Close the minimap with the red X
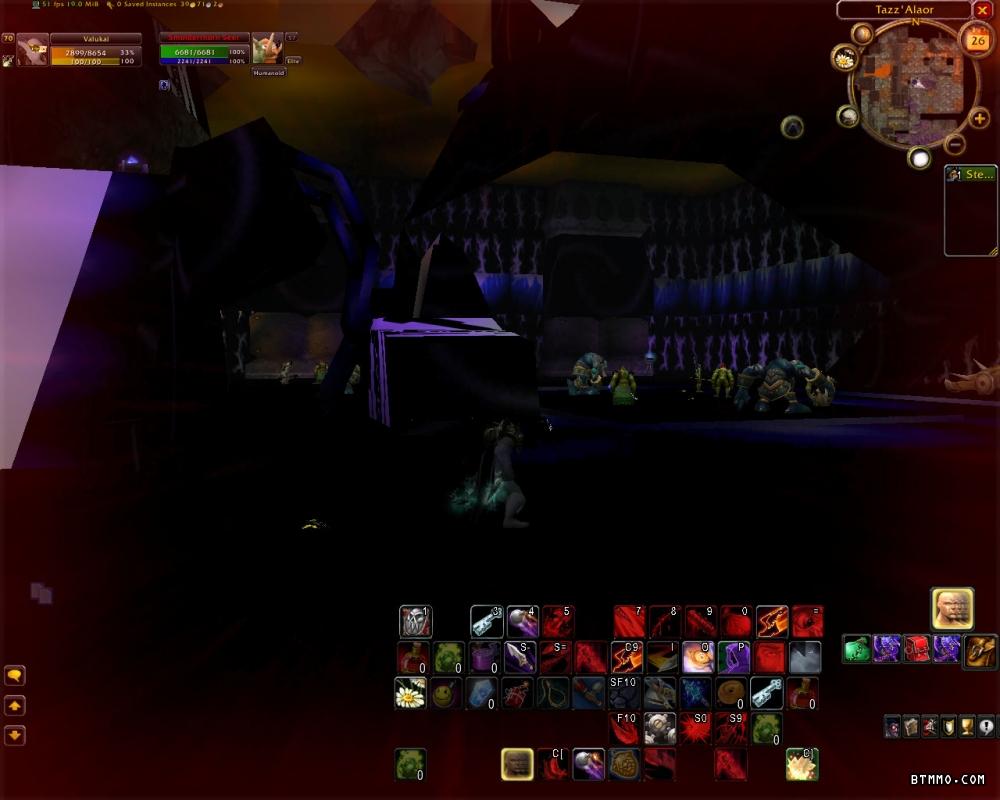 coord(981,10)
